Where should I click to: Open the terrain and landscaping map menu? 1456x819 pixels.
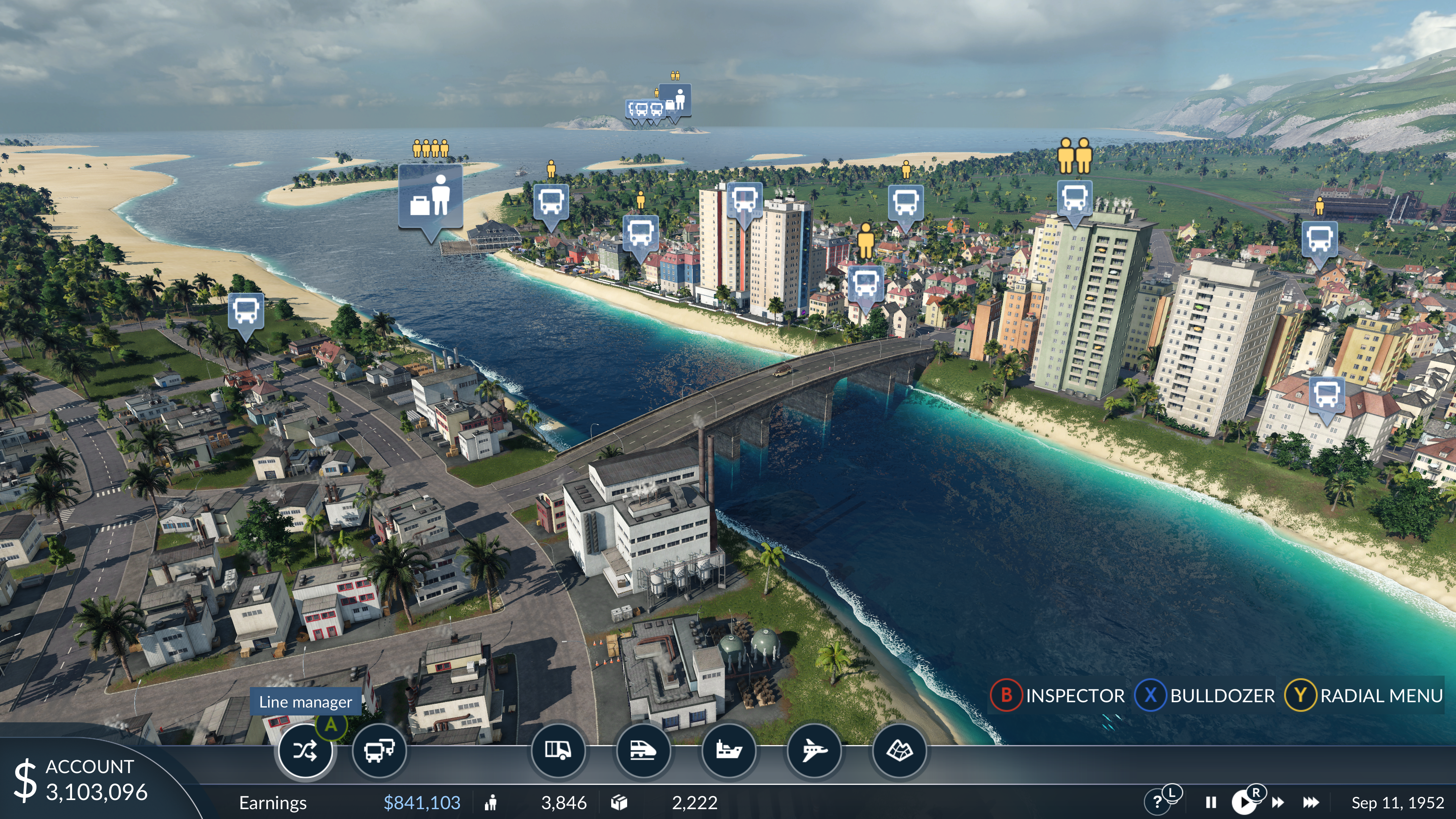click(899, 751)
